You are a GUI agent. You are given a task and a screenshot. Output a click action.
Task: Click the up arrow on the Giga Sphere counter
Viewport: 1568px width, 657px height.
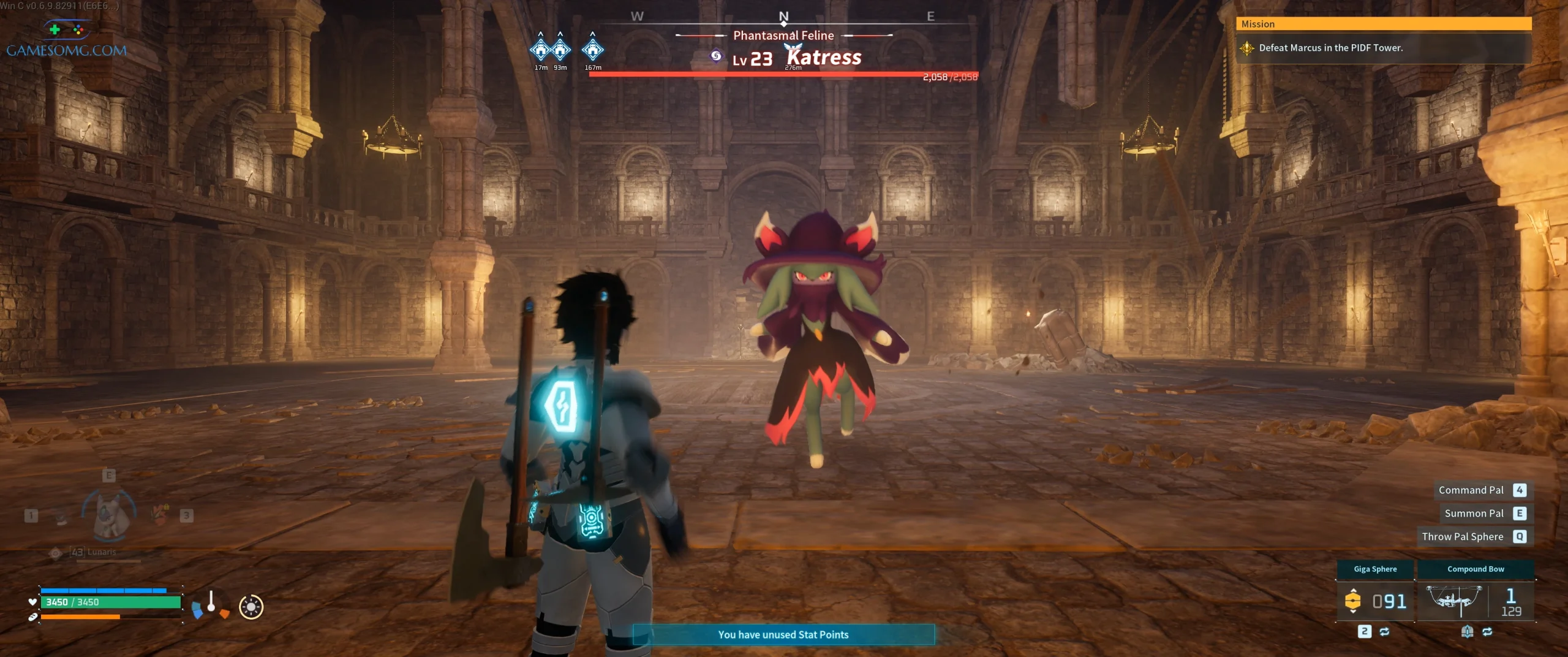[x=1353, y=591]
